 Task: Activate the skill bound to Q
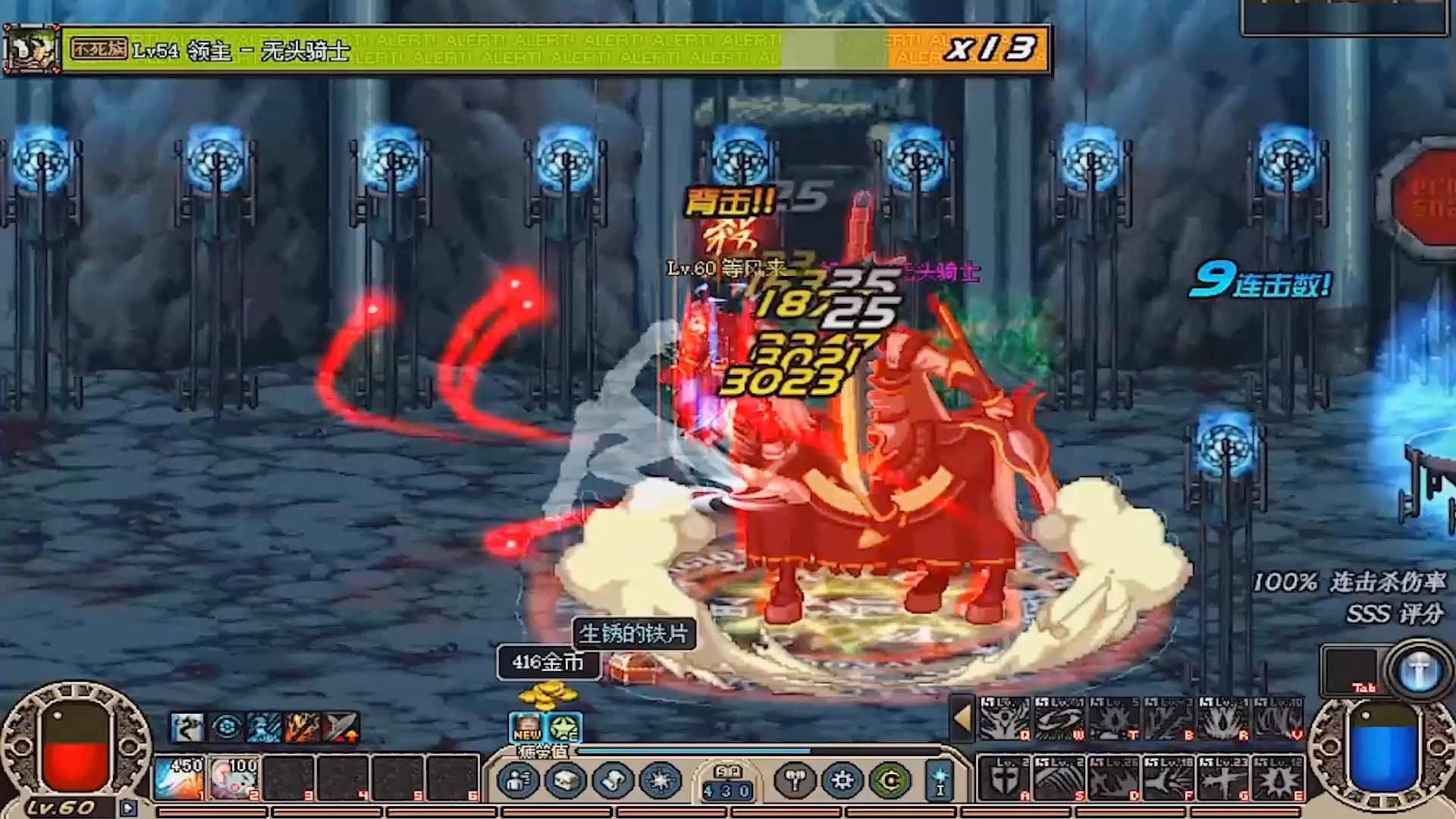[x=1004, y=718]
